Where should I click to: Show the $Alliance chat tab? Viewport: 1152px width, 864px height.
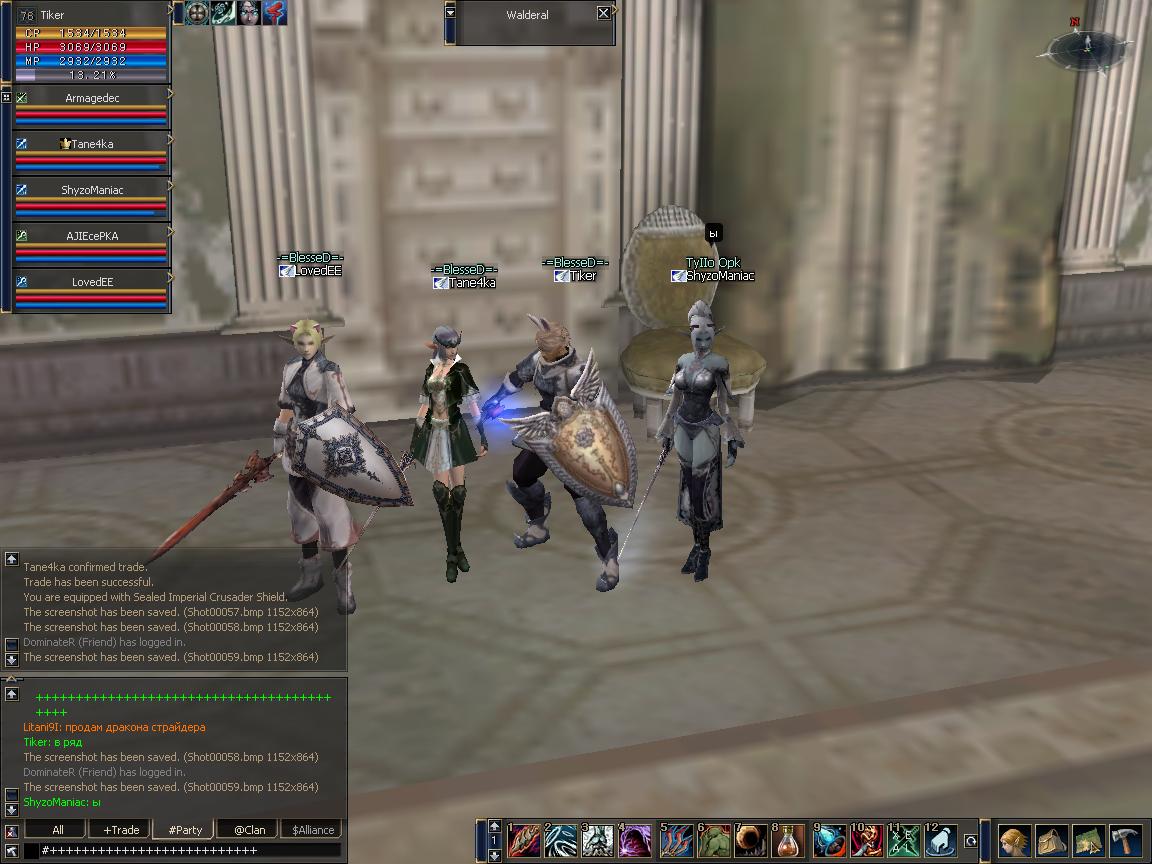click(x=313, y=830)
